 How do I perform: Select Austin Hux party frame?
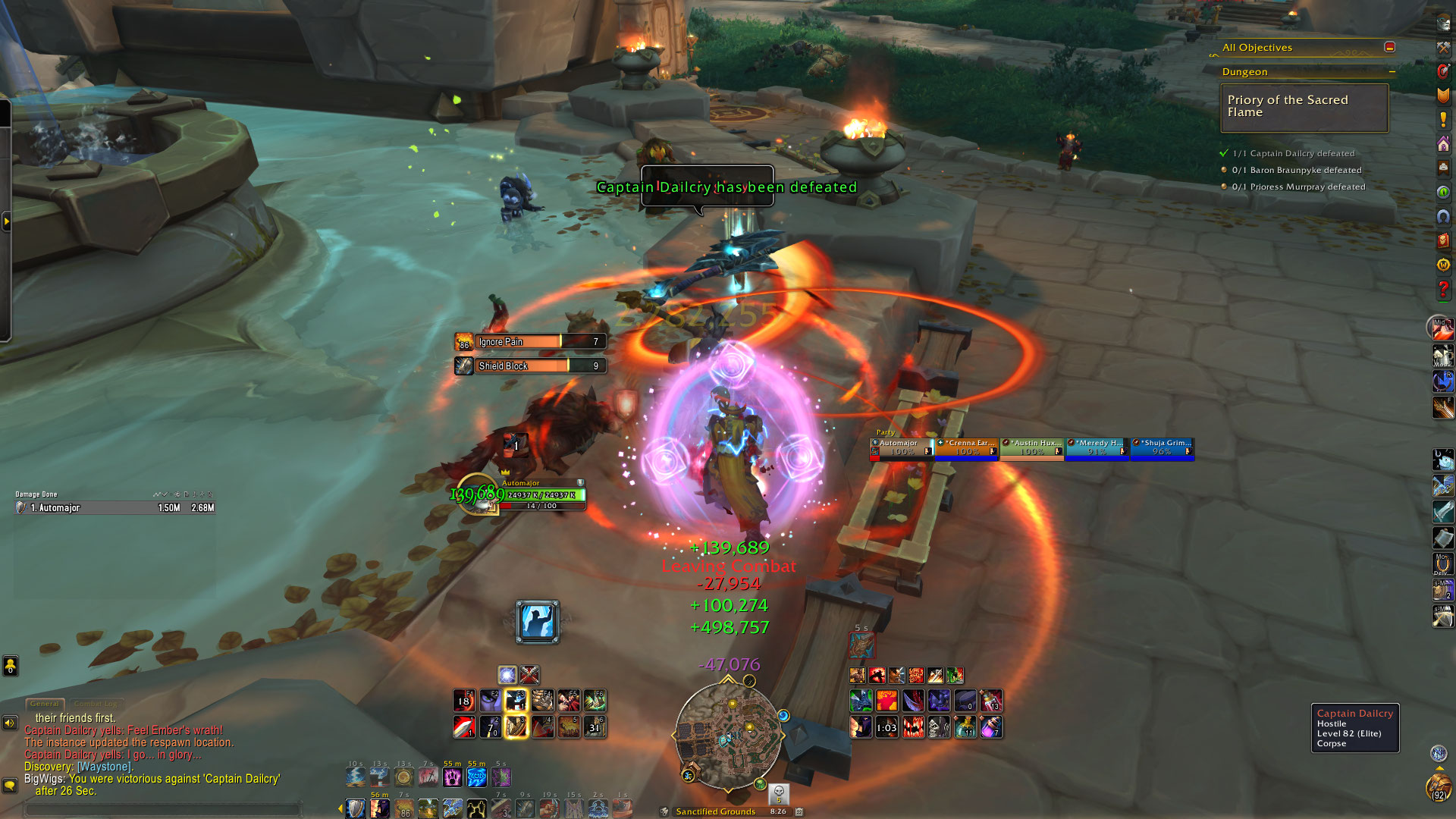[x=1032, y=447]
